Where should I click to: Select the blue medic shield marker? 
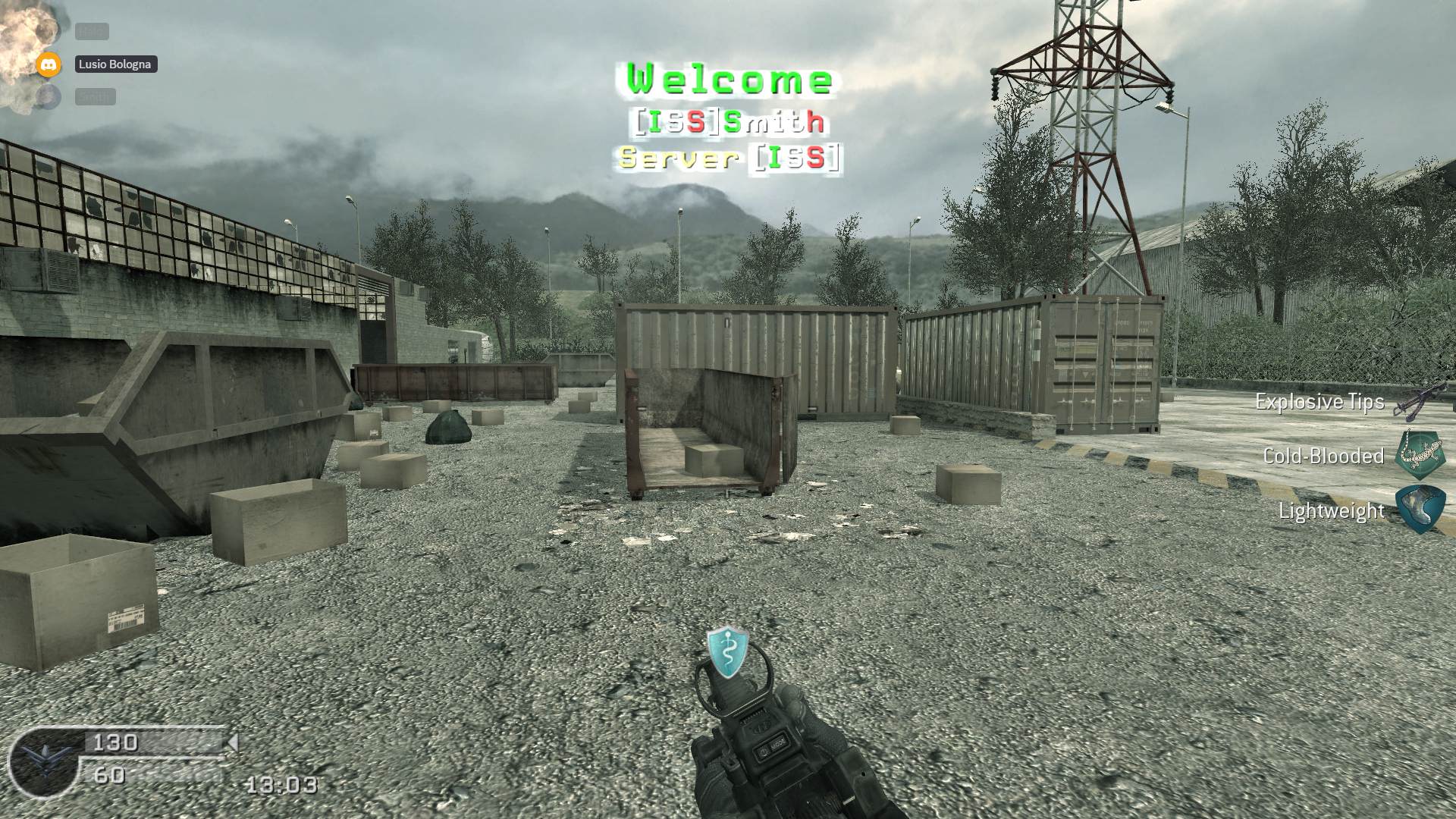[728, 651]
